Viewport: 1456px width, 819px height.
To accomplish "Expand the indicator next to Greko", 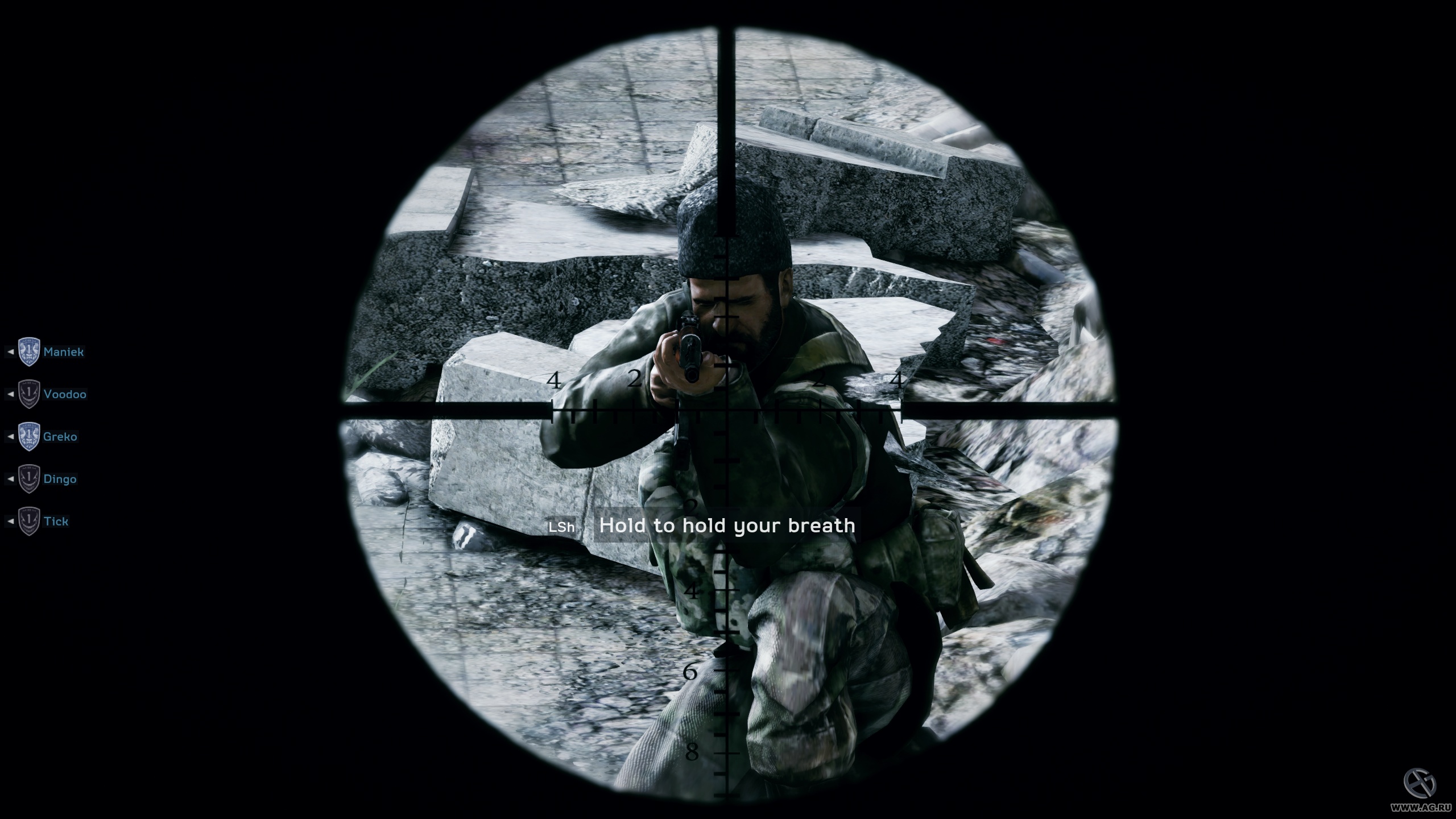I will (x=11, y=436).
